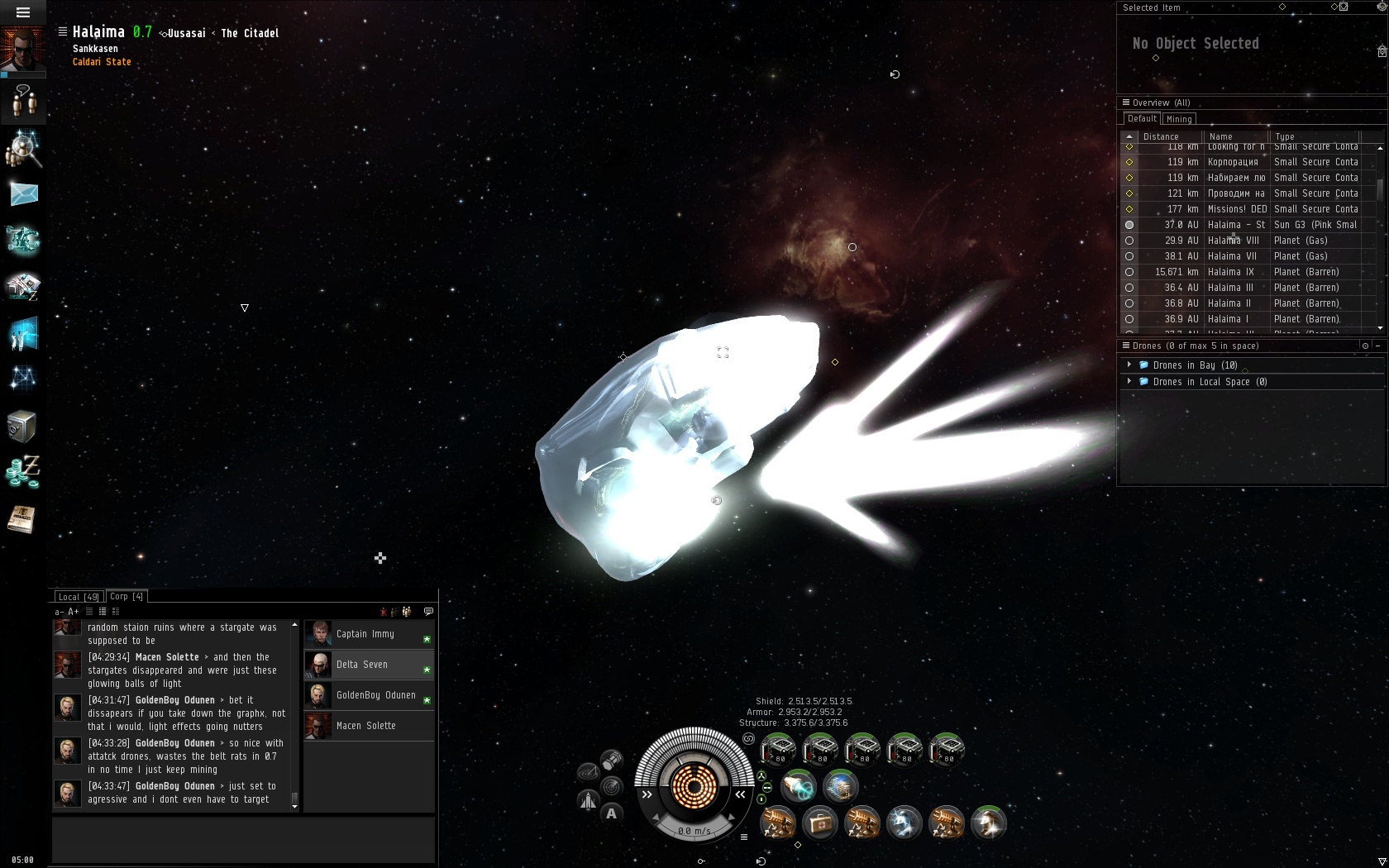The image size is (1389, 868).
Task: Open the mail envelope icon
Action: [23, 194]
